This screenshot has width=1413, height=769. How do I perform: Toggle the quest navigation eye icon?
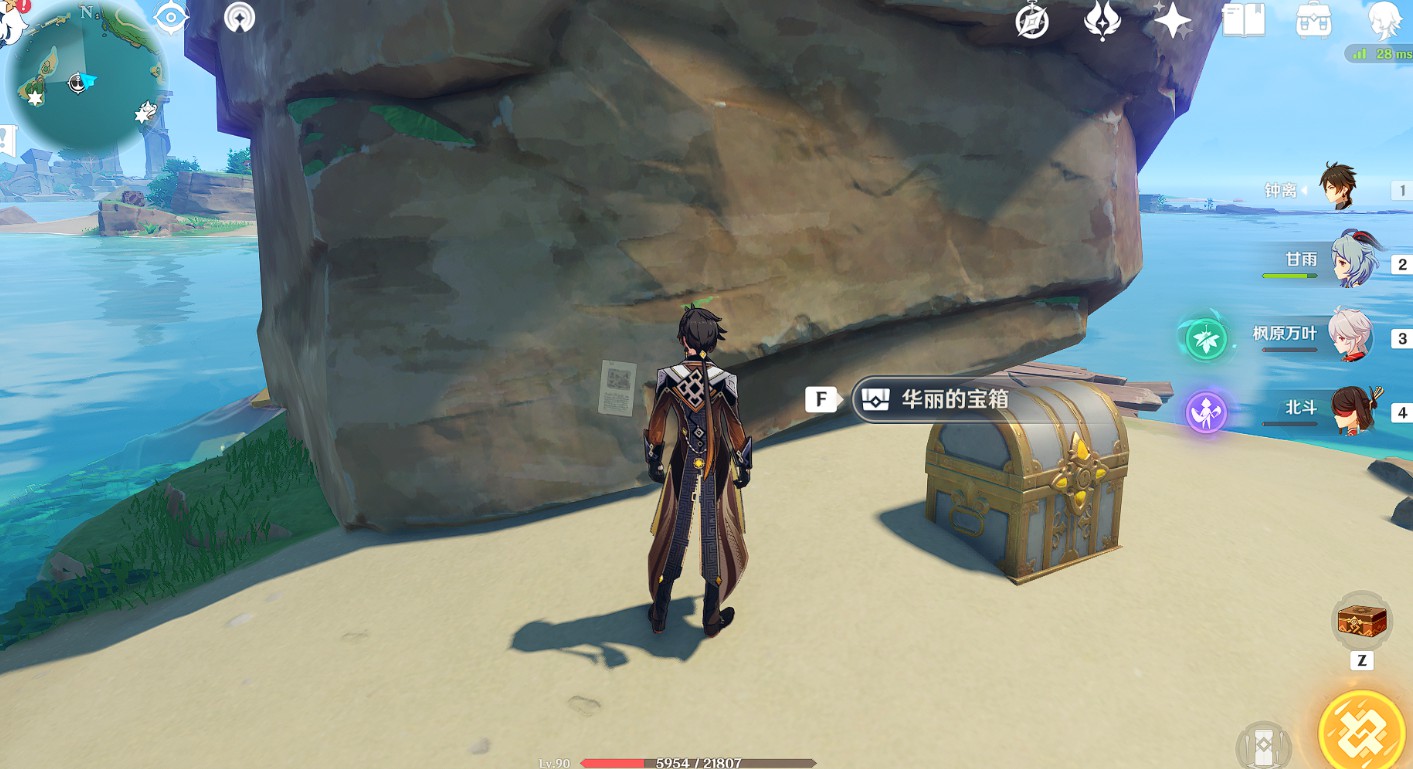172,18
